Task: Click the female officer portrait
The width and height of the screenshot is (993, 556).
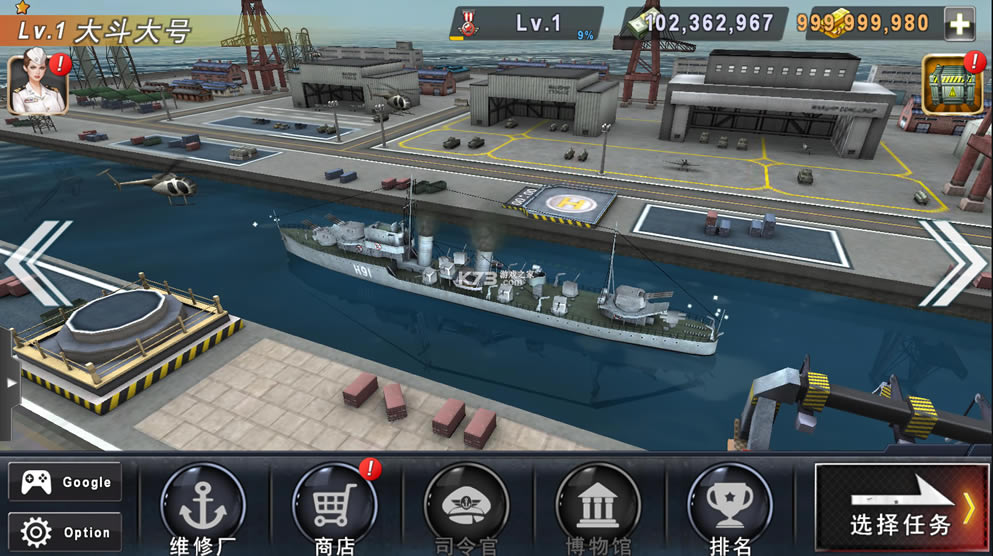Action: coord(38,85)
